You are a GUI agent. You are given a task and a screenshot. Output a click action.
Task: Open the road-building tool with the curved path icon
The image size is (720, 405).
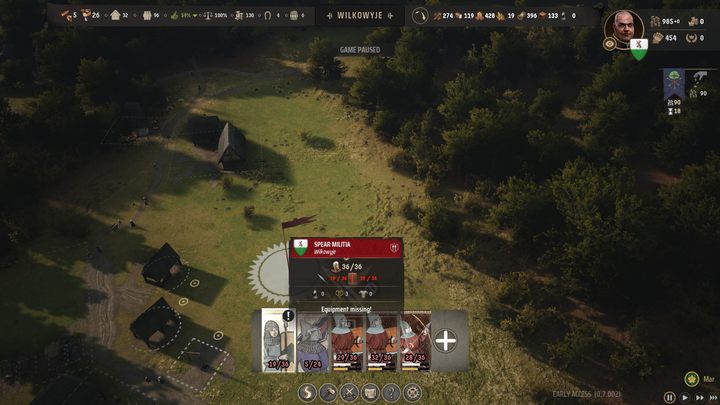307,392
